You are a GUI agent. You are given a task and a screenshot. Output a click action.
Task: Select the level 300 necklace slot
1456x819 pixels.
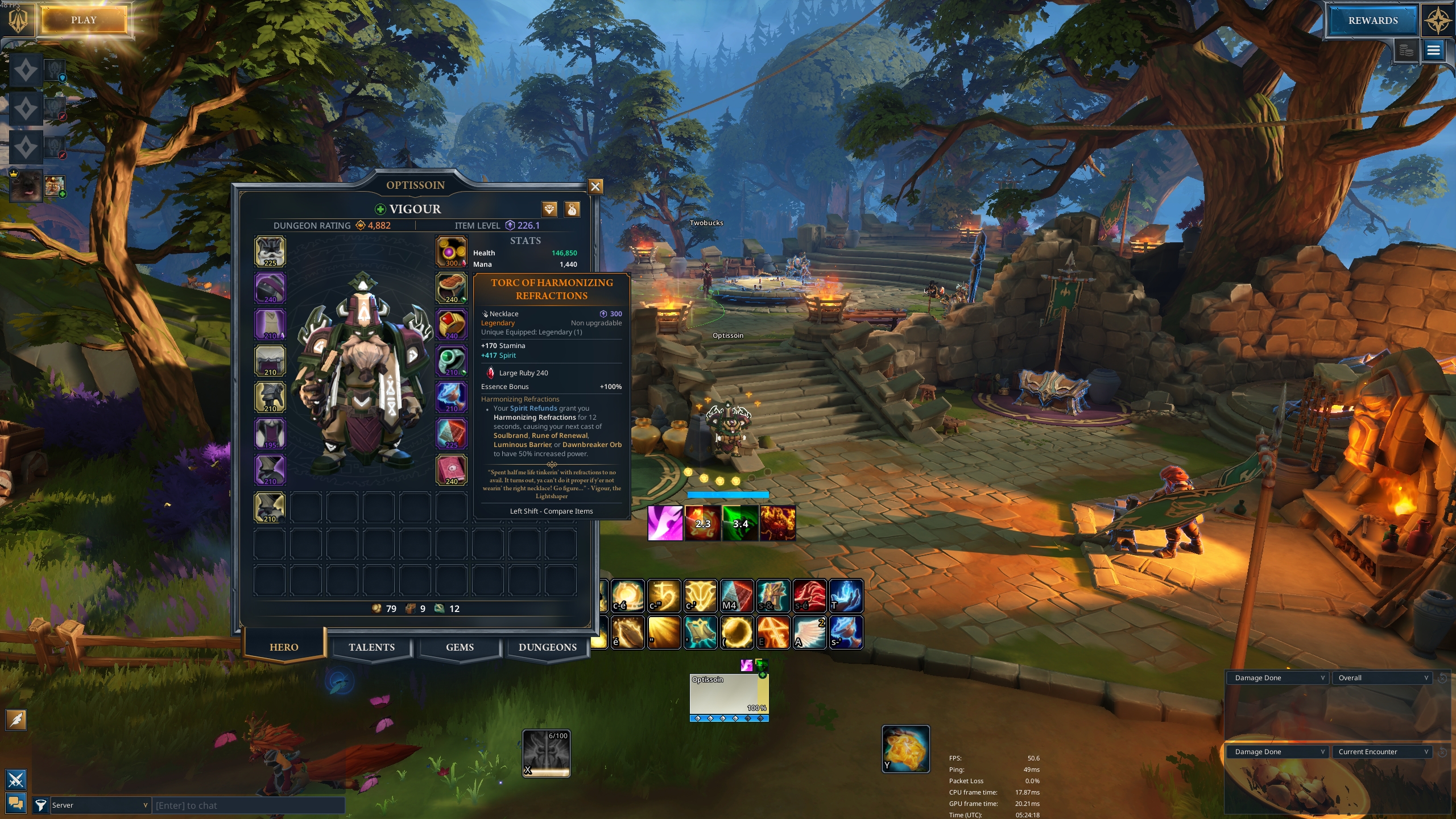tap(451, 252)
